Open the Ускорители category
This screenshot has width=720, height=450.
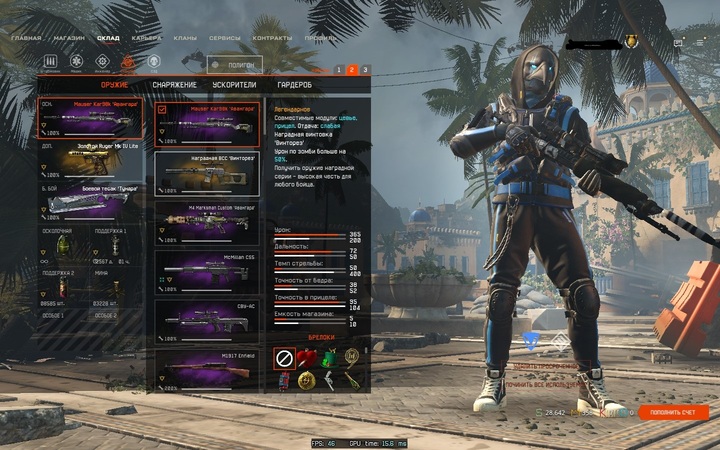pos(235,85)
